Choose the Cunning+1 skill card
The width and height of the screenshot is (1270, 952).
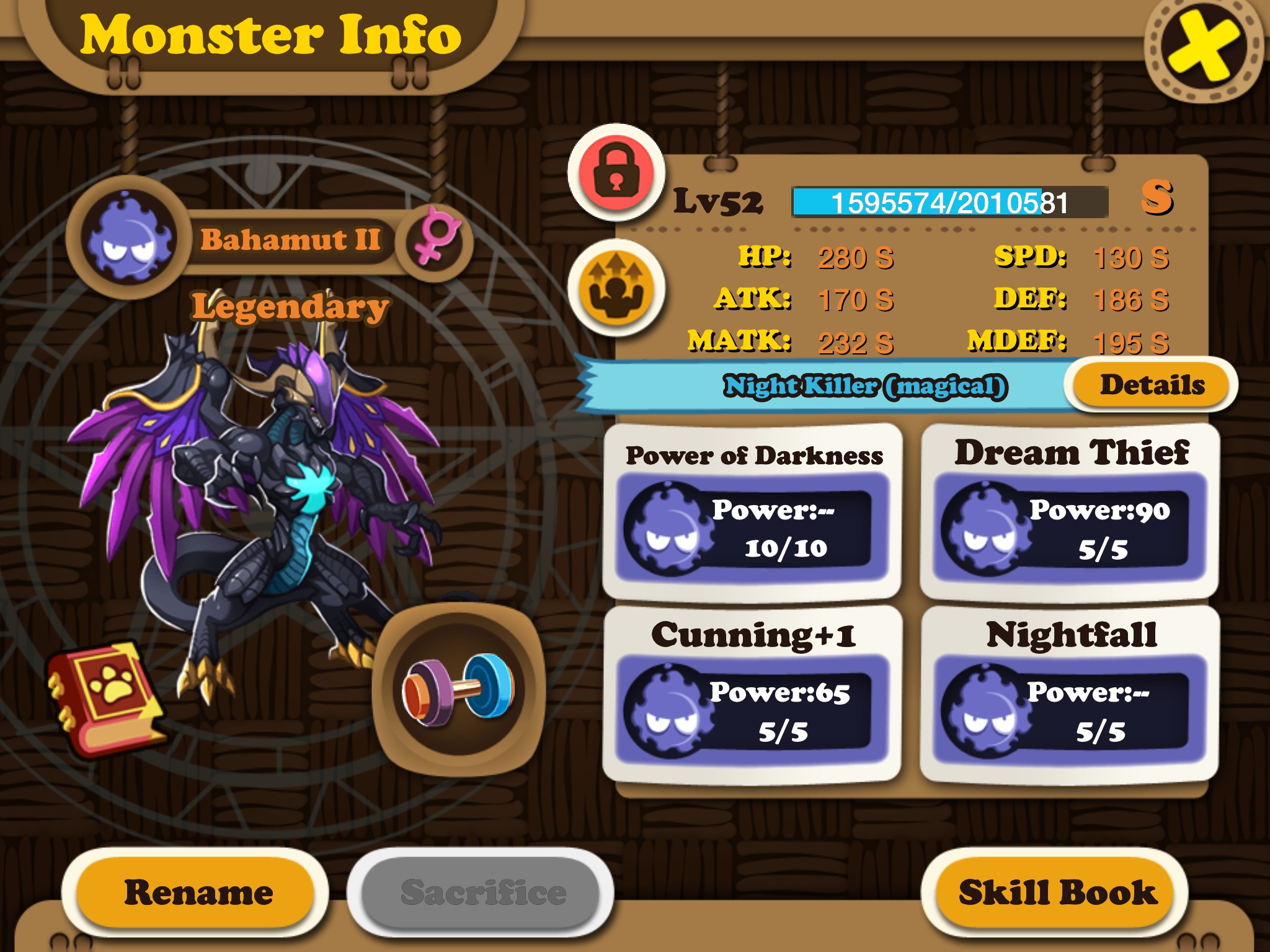click(x=752, y=694)
